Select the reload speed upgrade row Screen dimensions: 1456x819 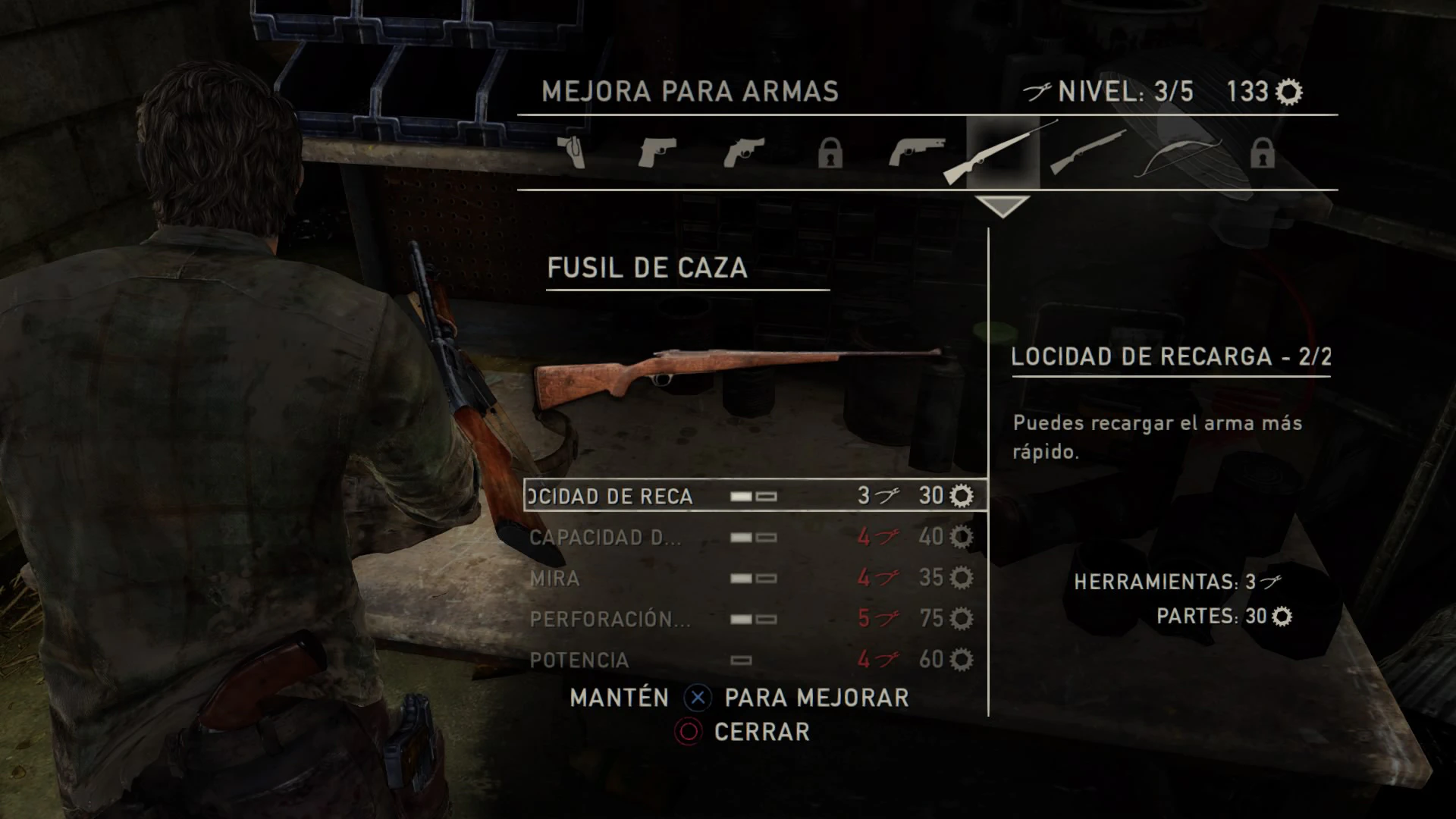[755, 496]
